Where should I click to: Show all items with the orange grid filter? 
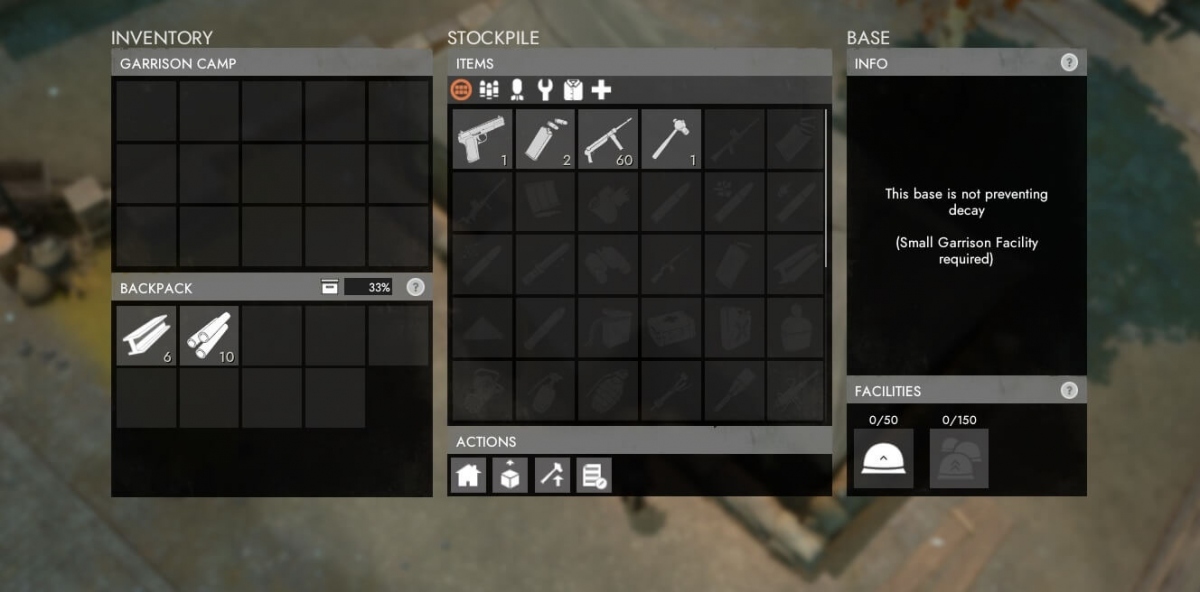(x=462, y=90)
